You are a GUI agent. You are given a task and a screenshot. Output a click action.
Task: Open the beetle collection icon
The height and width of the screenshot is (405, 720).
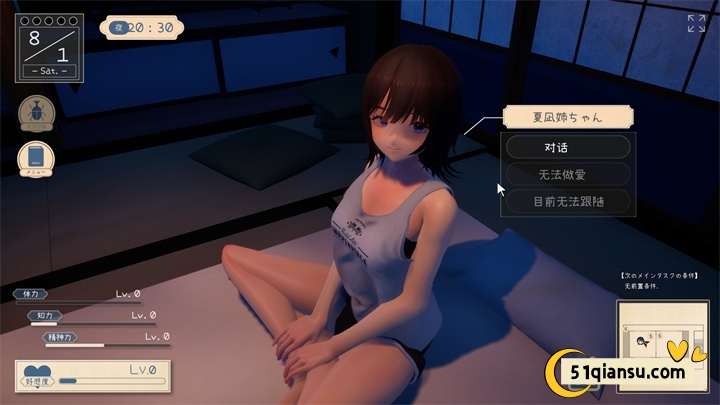coord(35,113)
